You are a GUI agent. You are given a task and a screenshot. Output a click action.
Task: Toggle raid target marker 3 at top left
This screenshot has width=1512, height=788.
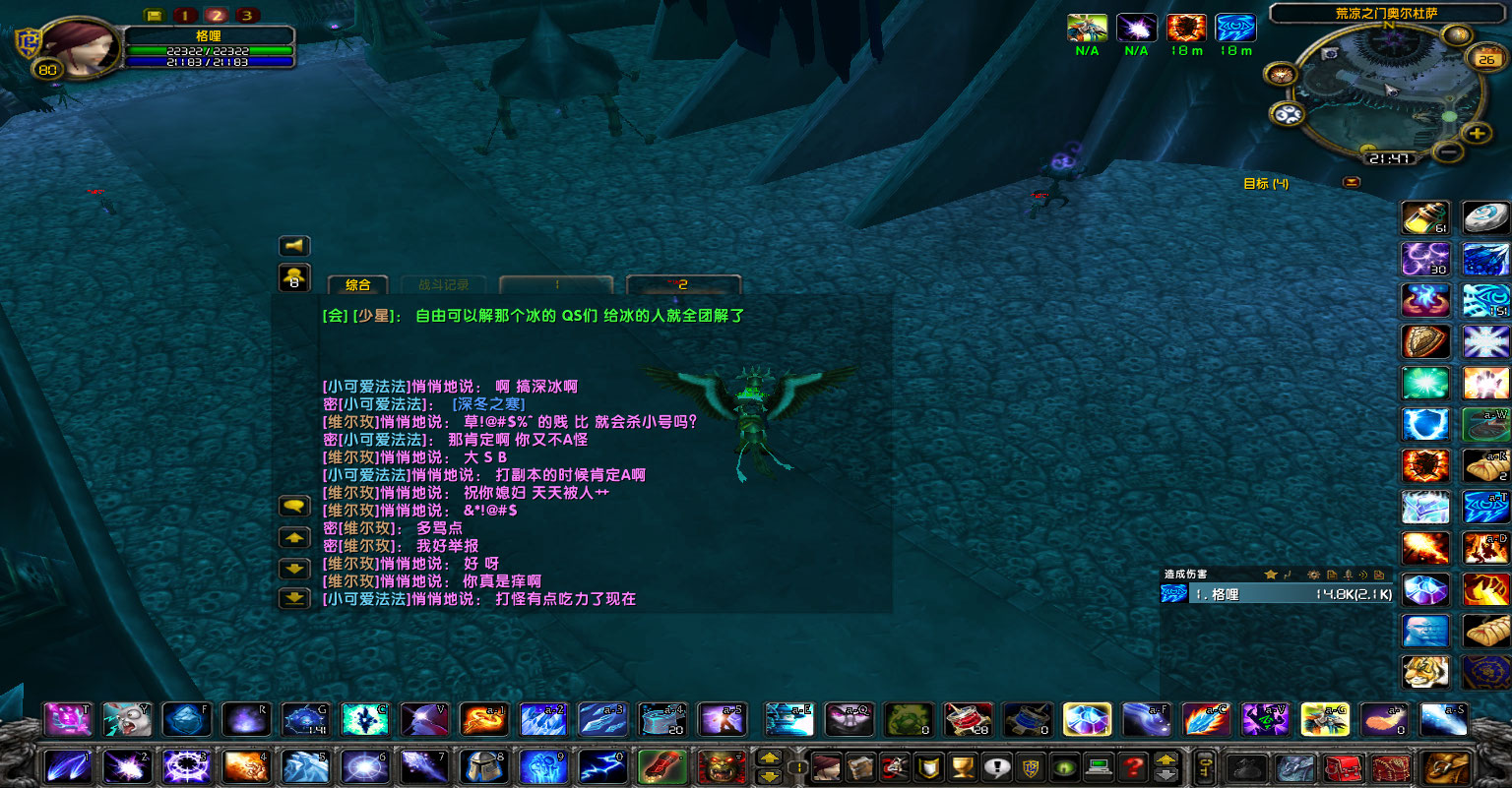[248, 16]
